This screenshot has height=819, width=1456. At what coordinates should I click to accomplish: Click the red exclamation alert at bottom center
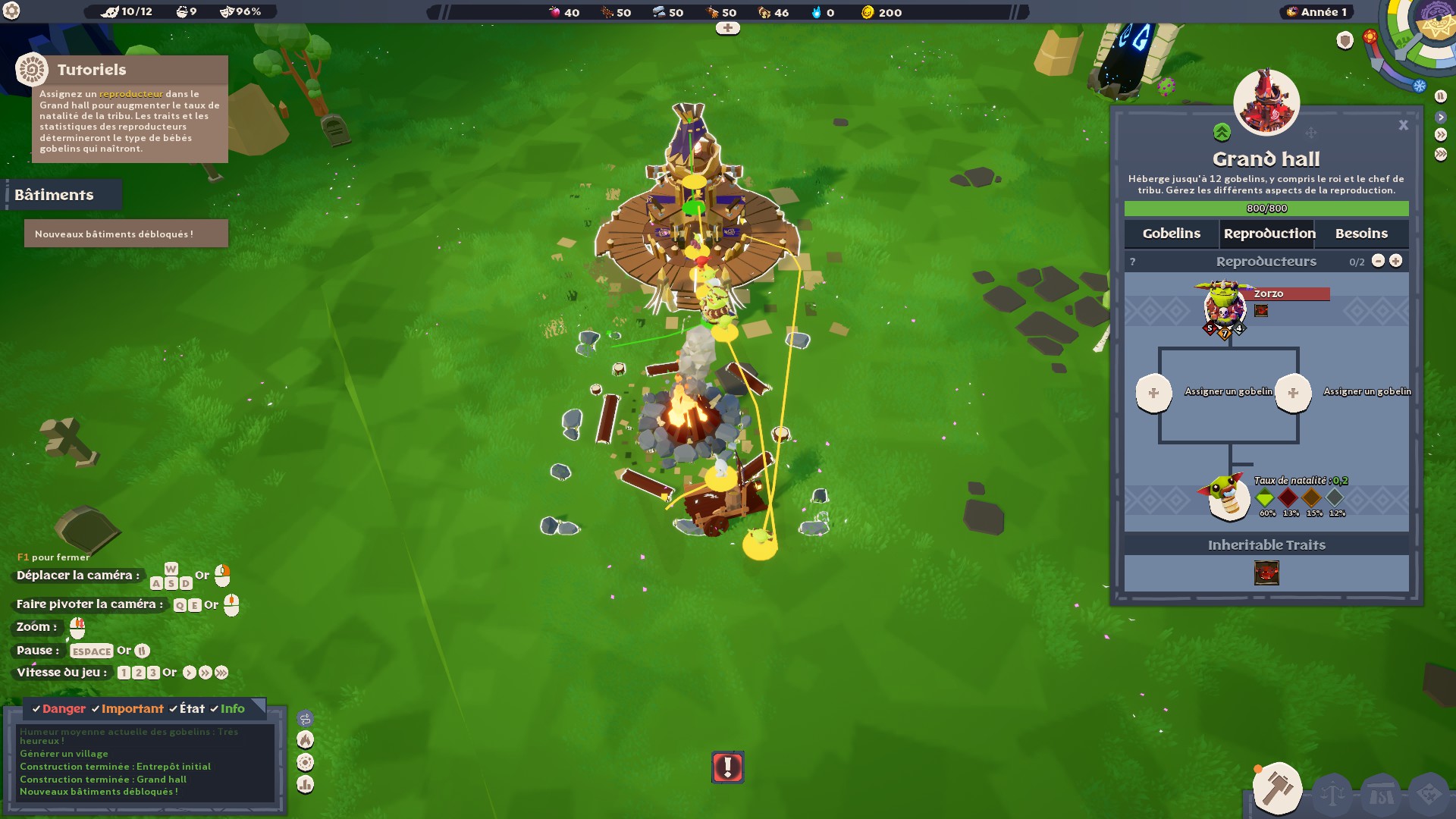(x=727, y=767)
